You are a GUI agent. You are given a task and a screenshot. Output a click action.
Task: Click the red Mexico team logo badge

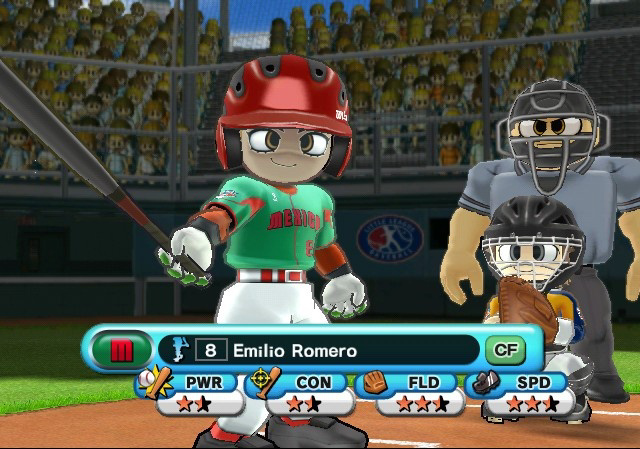(120, 351)
